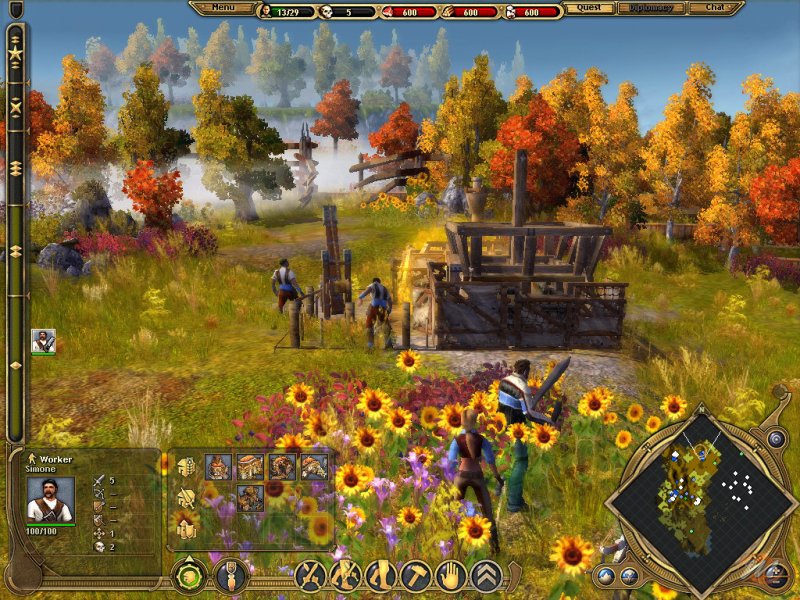
Task: Open the Quest log
Action: (x=590, y=8)
